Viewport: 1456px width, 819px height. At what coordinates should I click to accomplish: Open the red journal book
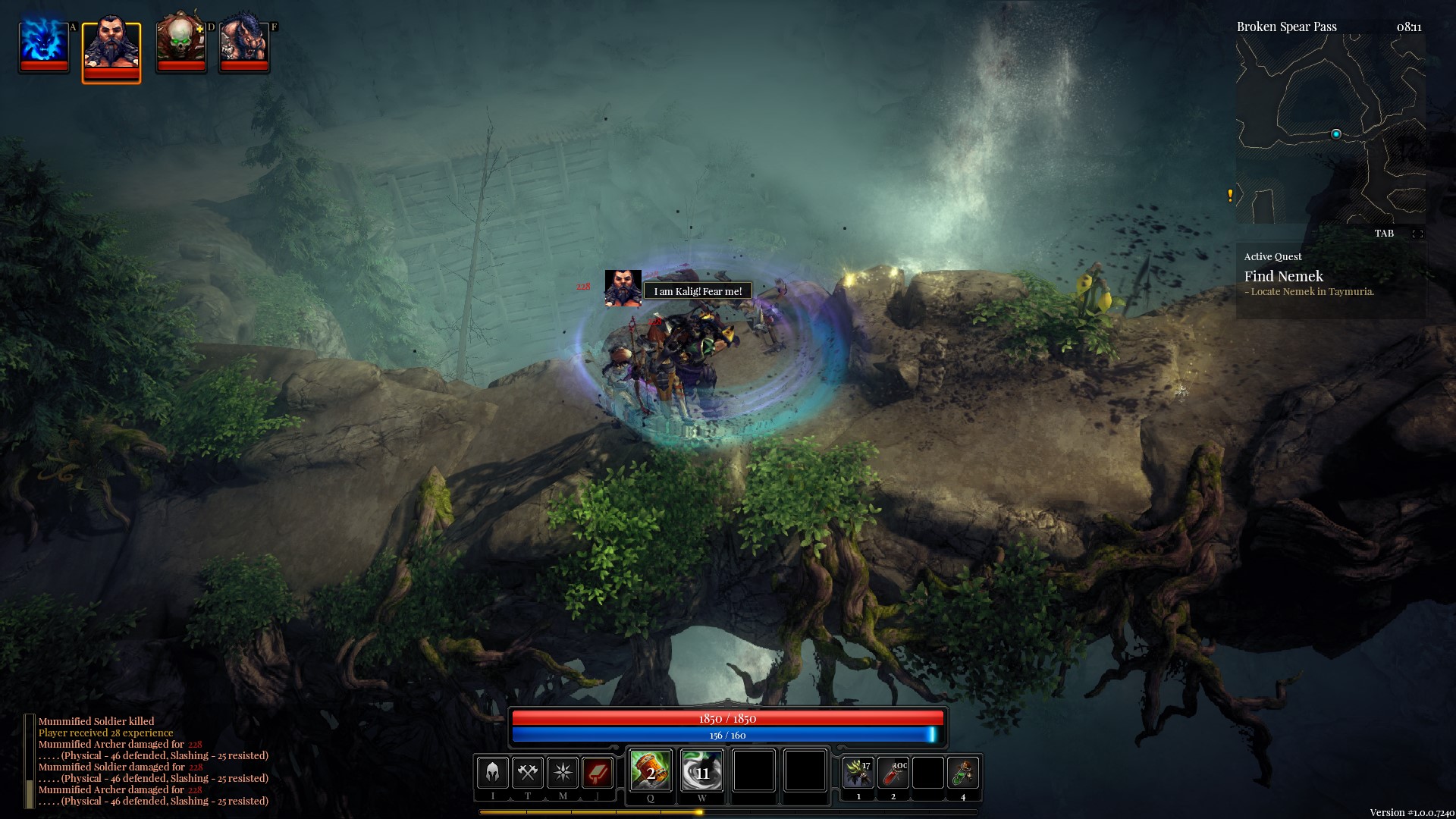click(x=598, y=773)
